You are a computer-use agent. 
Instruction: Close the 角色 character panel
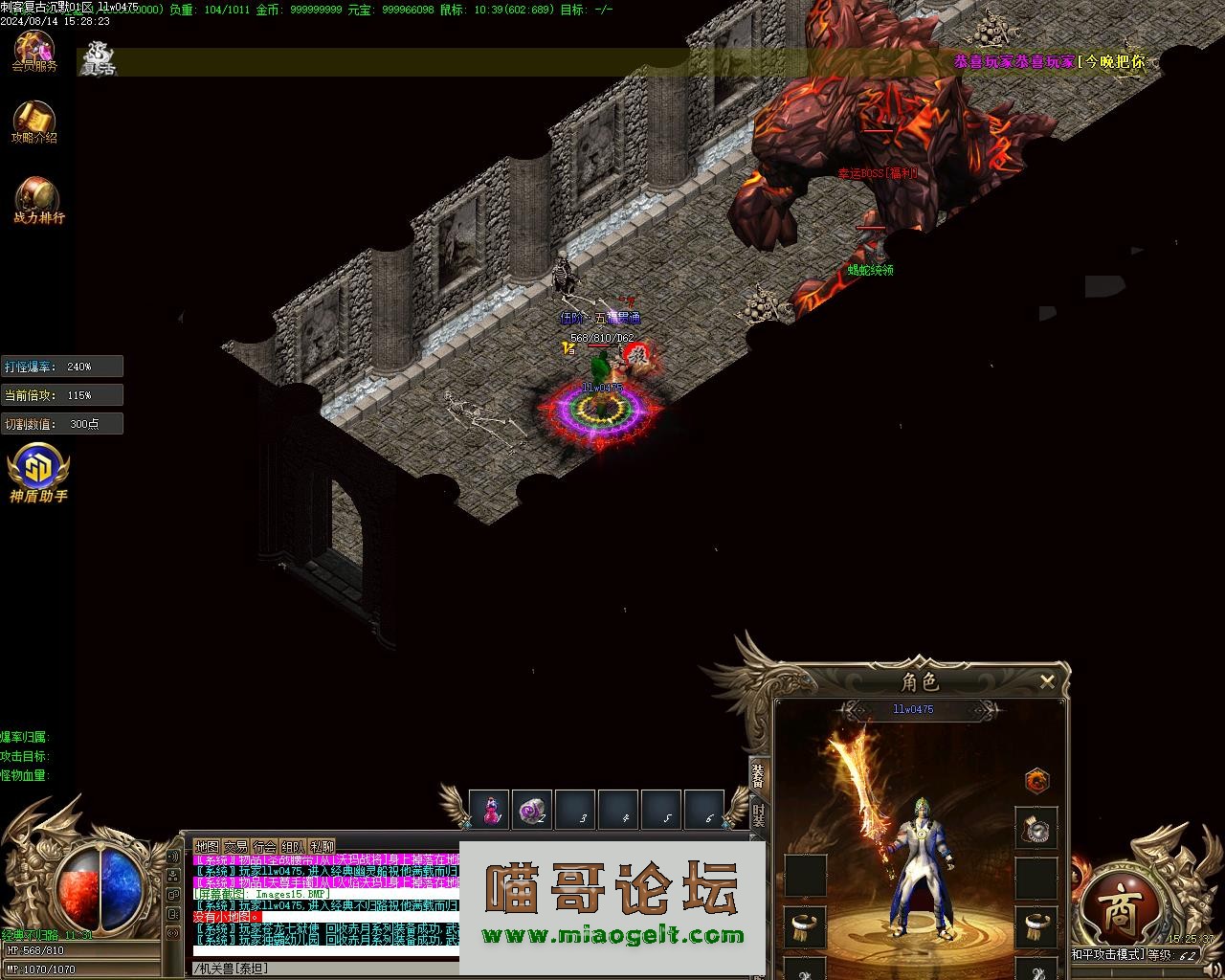pos(1047,681)
